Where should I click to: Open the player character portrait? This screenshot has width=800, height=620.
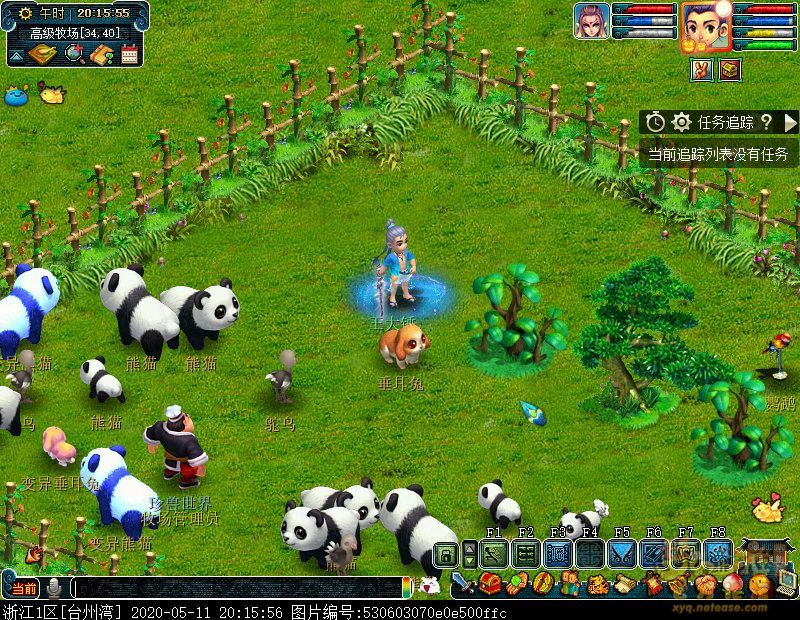coord(705,26)
